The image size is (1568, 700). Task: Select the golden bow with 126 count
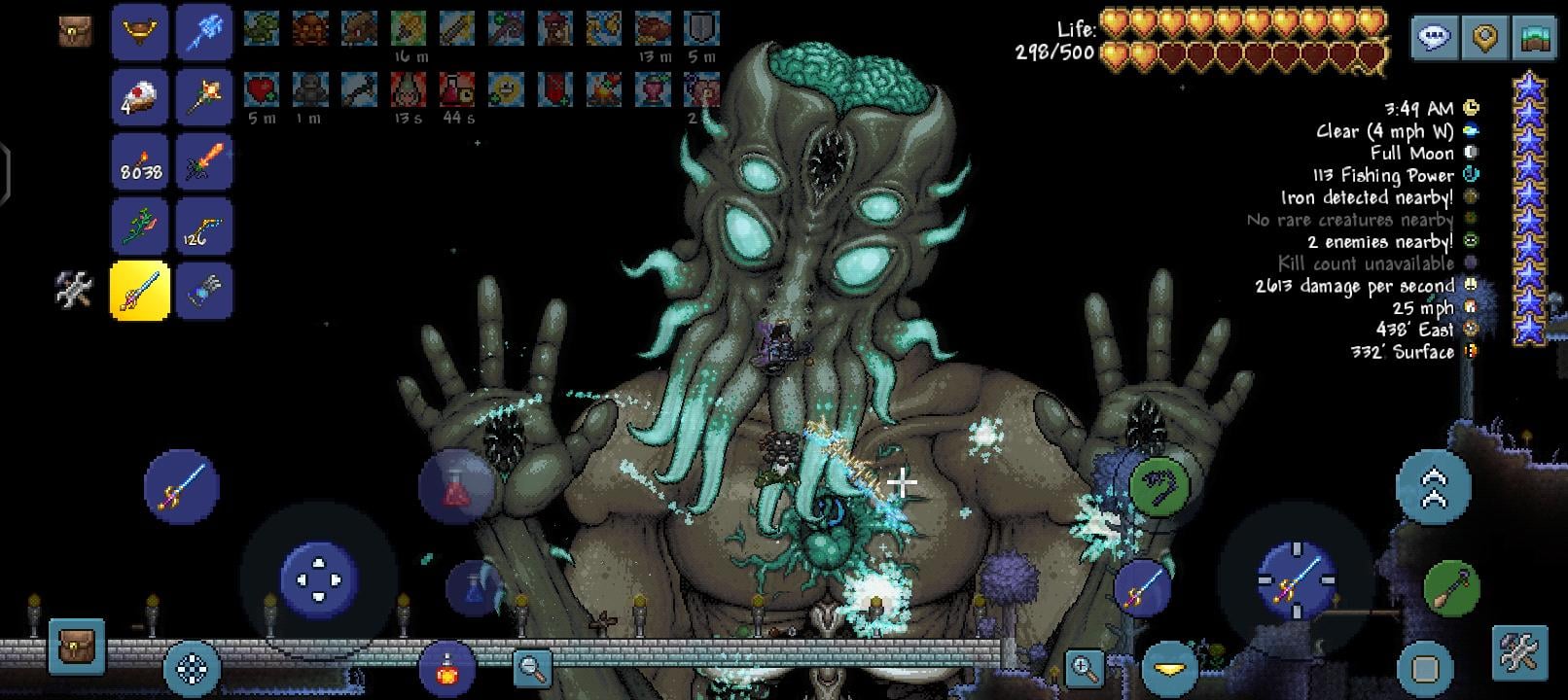pyautogui.click(x=204, y=227)
